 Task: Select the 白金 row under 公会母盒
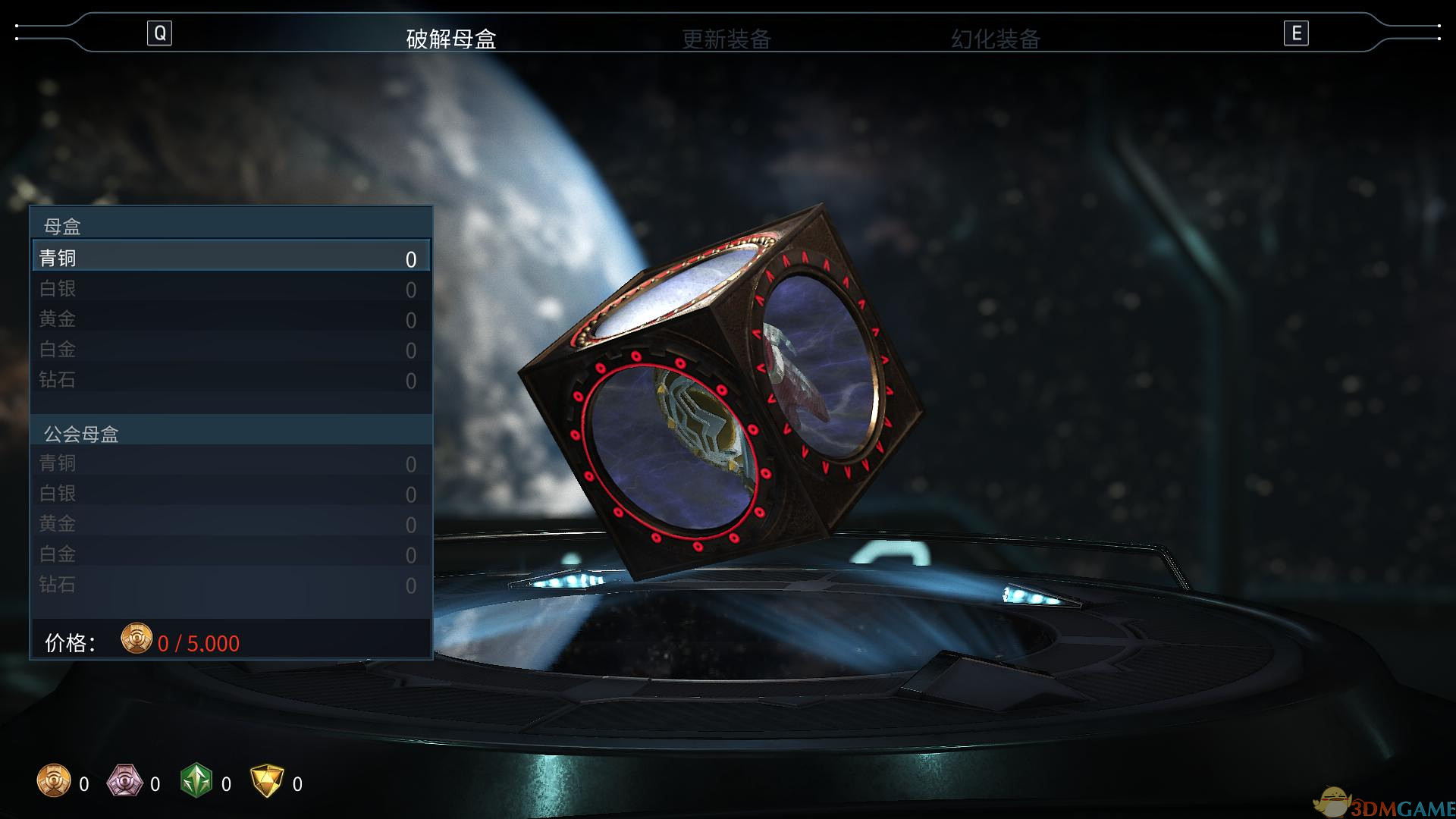click(x=231, y=554)
